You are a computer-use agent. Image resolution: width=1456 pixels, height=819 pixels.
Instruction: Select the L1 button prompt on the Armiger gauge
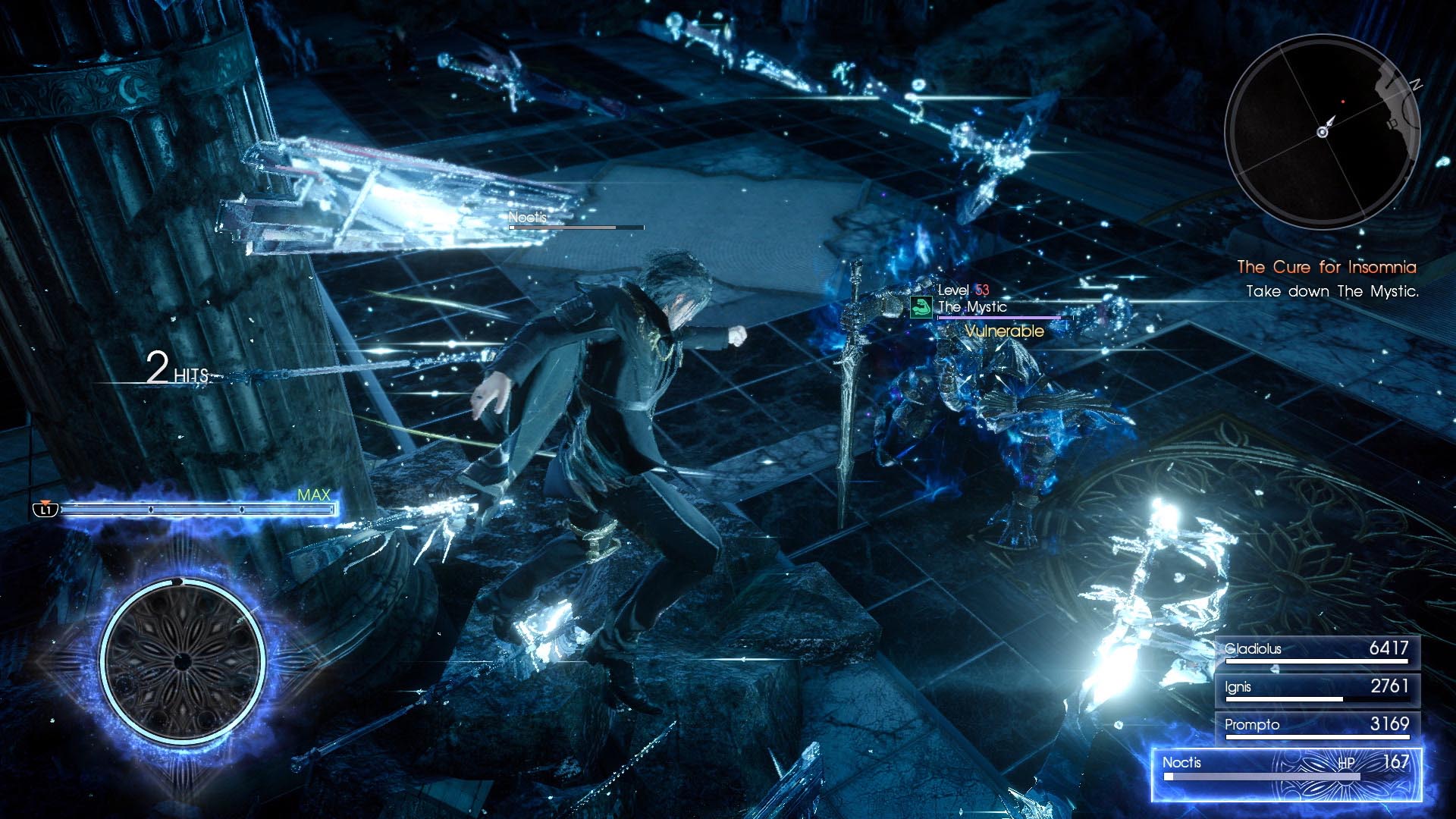click(48, 511)
